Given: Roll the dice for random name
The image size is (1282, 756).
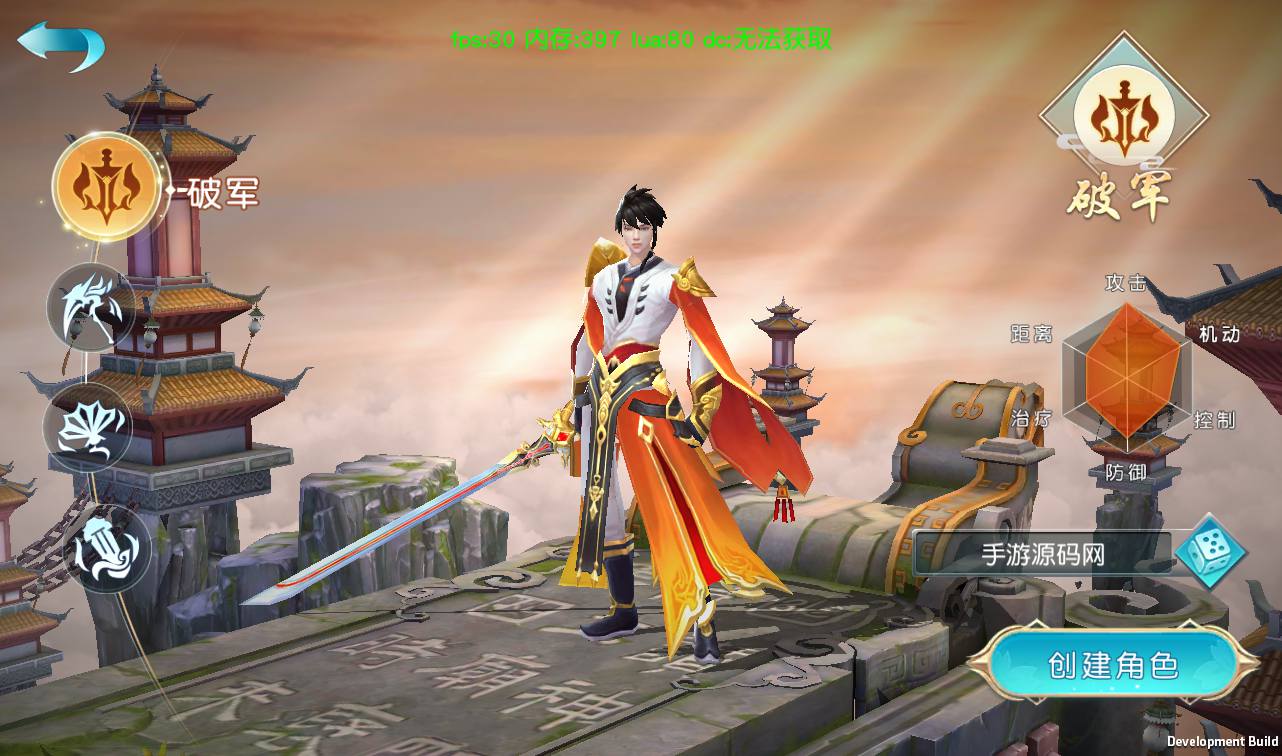Looking at the screenshot, I should point(1210,551).
